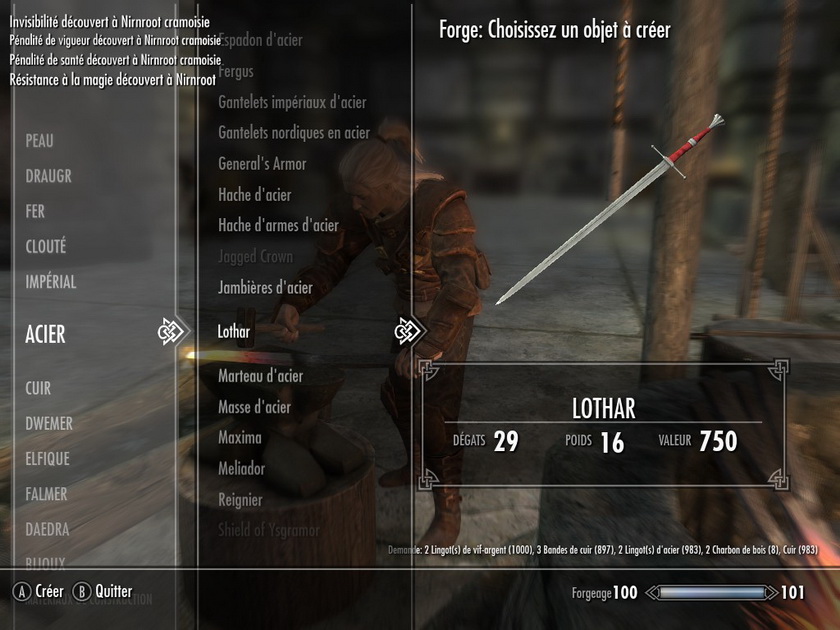The image size is (840, 630).
Task: Switch to the DWEMER category
Action: 49,424
